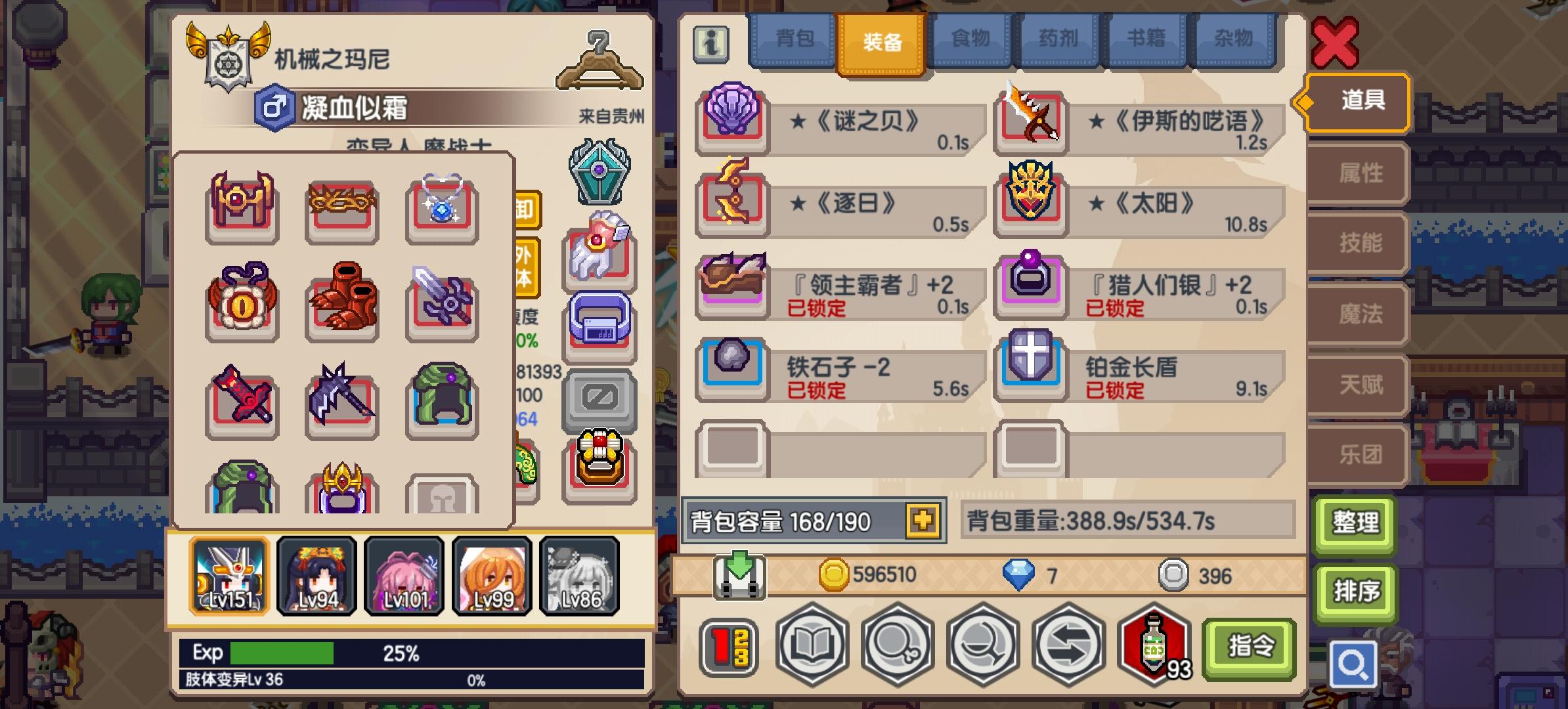The height and width of the screenshot is (709, 1568).
Task: Switch to the 食物 tab
Action: (970, 39)
